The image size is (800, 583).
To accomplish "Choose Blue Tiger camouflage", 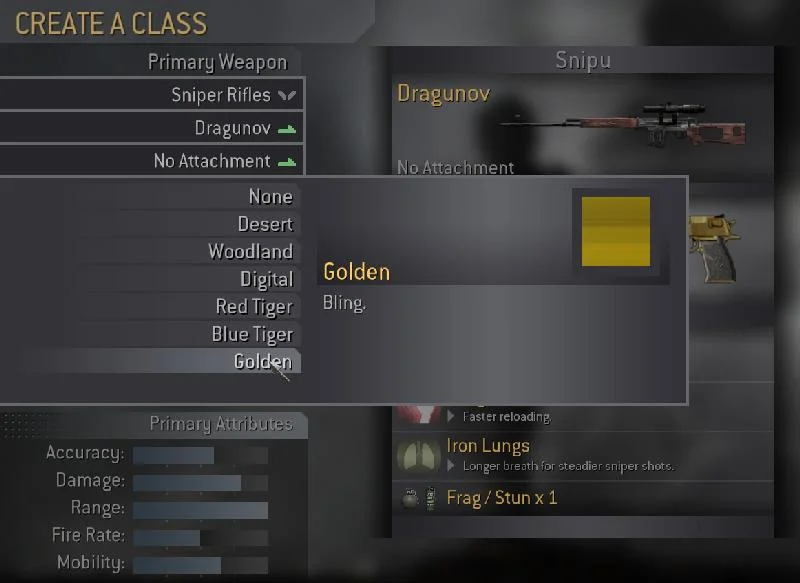I will coord(251,334).
